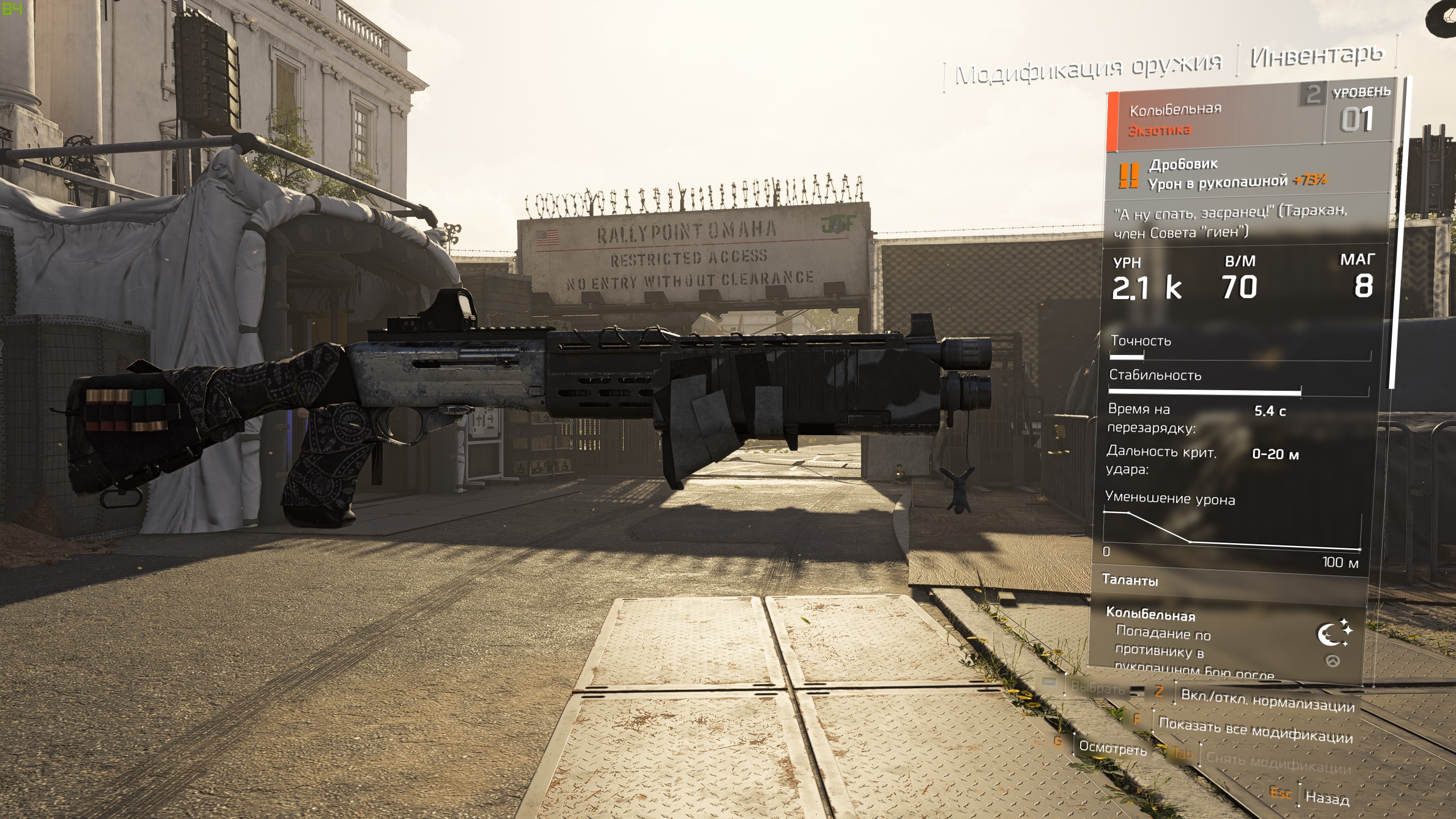The image size is (1456, 819).
Task: Remove mods with Снять модификации
Action: (1278, 763)
